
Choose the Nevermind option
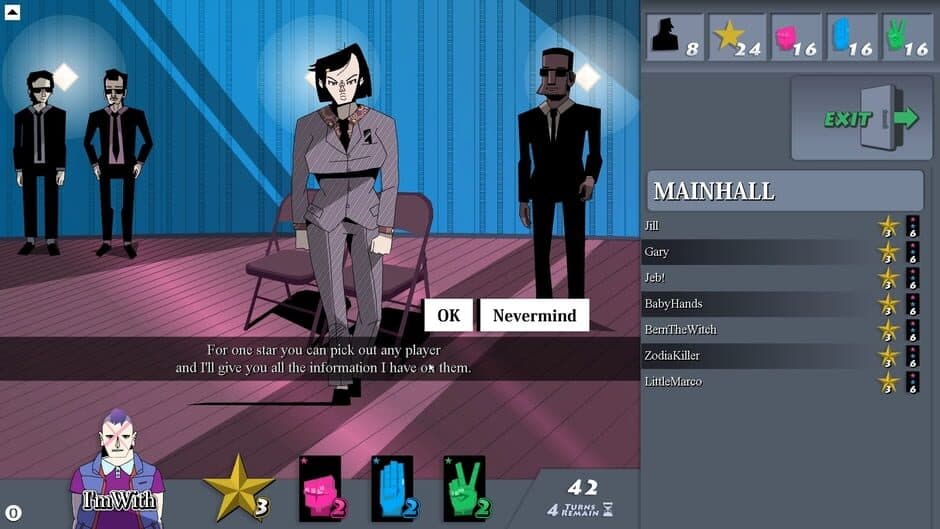534,315
